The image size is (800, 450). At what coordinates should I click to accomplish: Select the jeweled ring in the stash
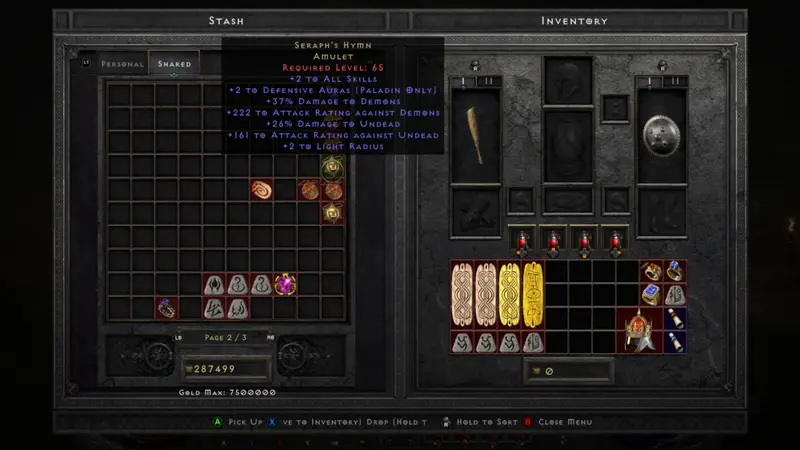click(166, 308)
